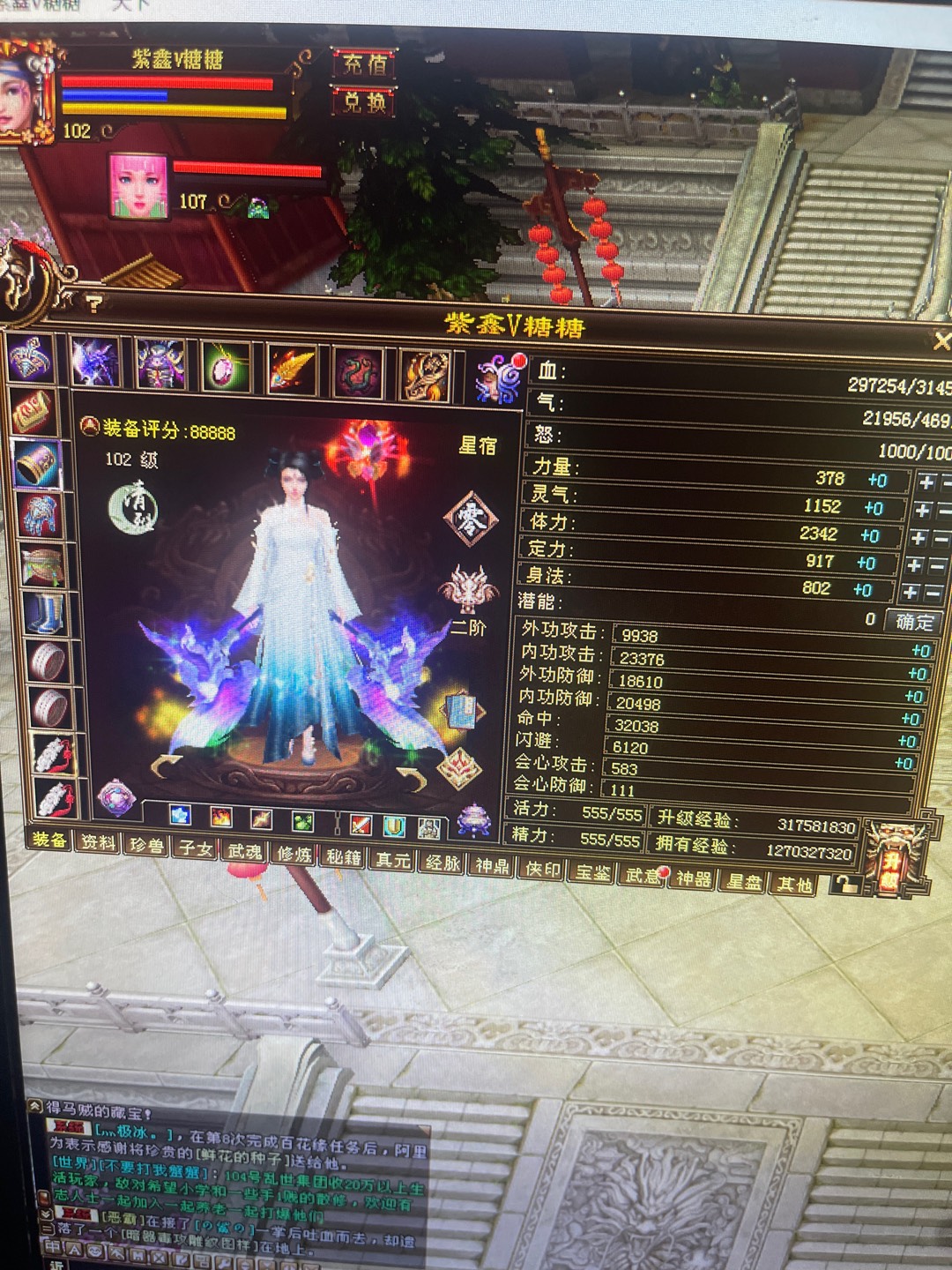Viewport: 952px width, 1270px height.
Task: Select the 武魂 tab
Action: (x=244, y=851)
